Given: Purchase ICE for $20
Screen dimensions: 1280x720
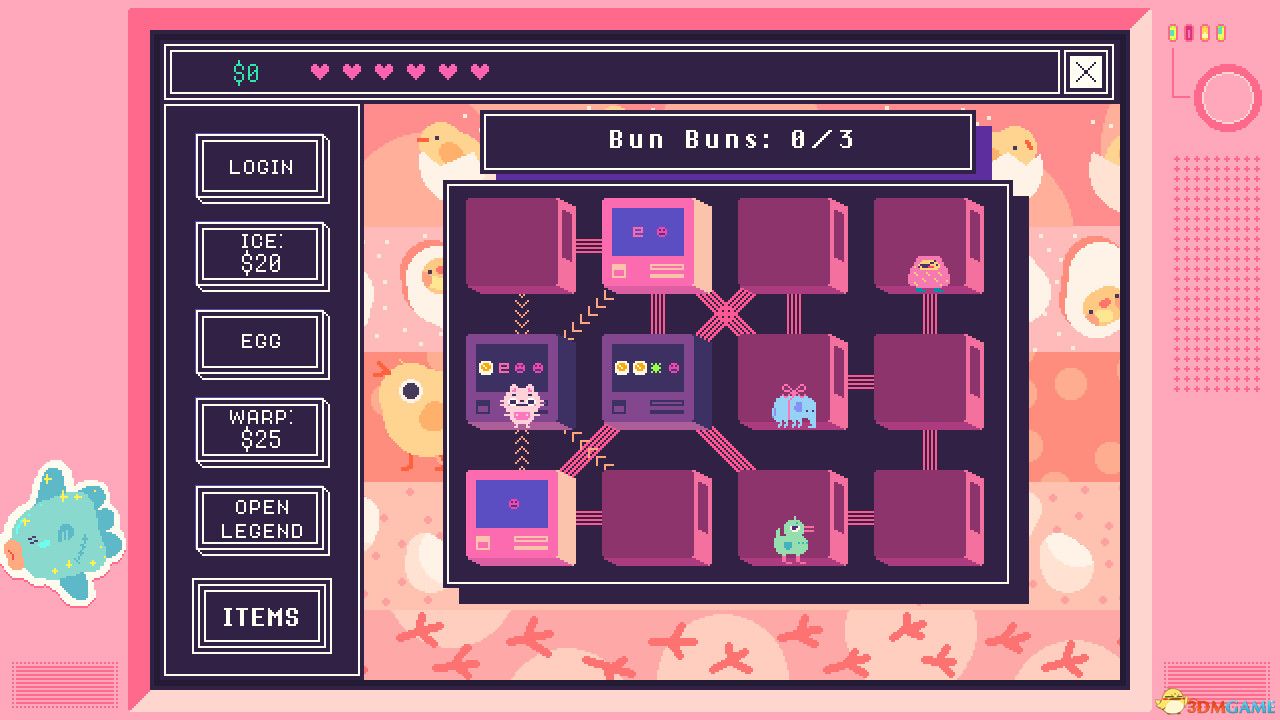Looking at the screenshot, I should (260, 254).
